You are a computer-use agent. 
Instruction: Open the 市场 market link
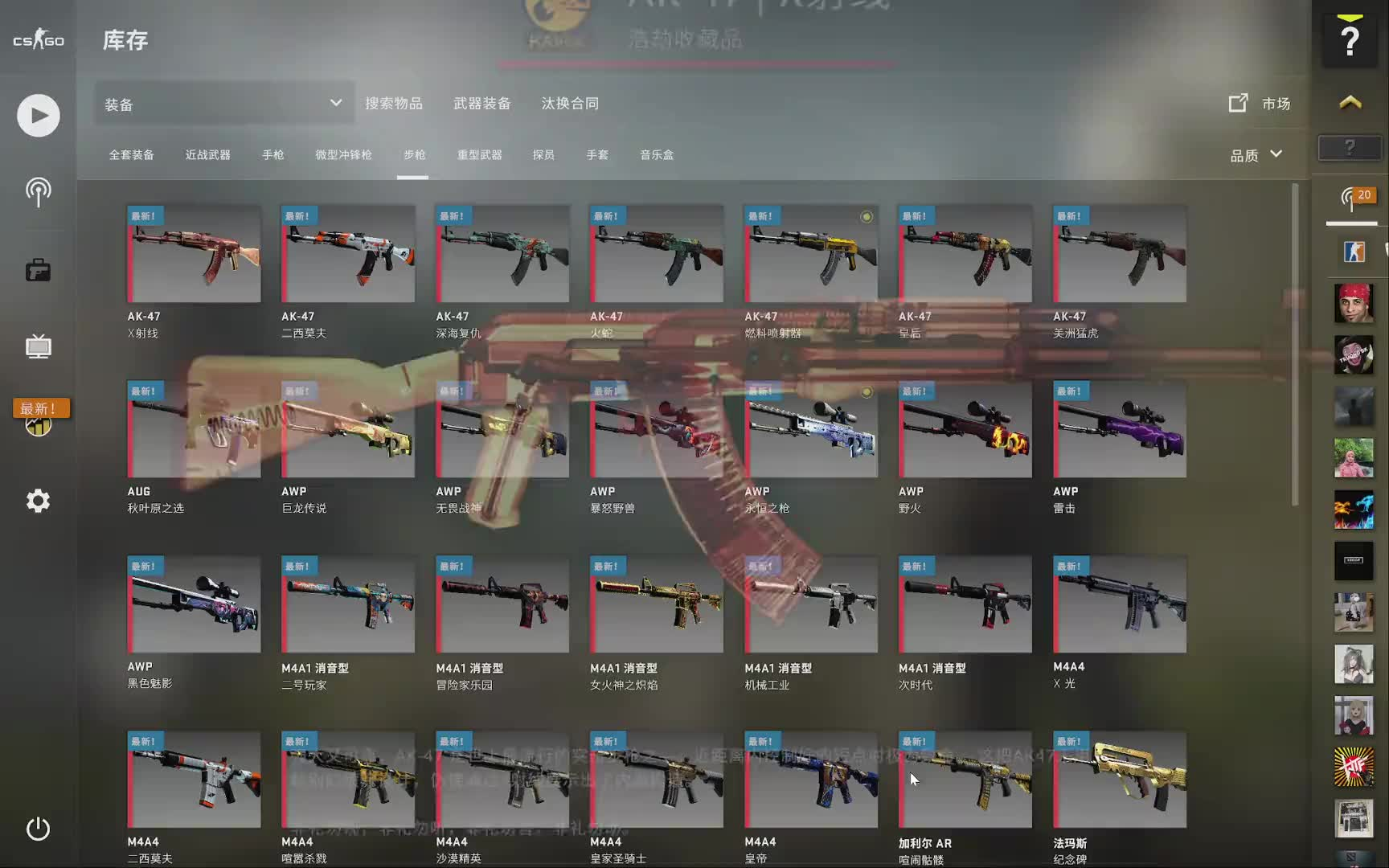tap(1262, 103)
